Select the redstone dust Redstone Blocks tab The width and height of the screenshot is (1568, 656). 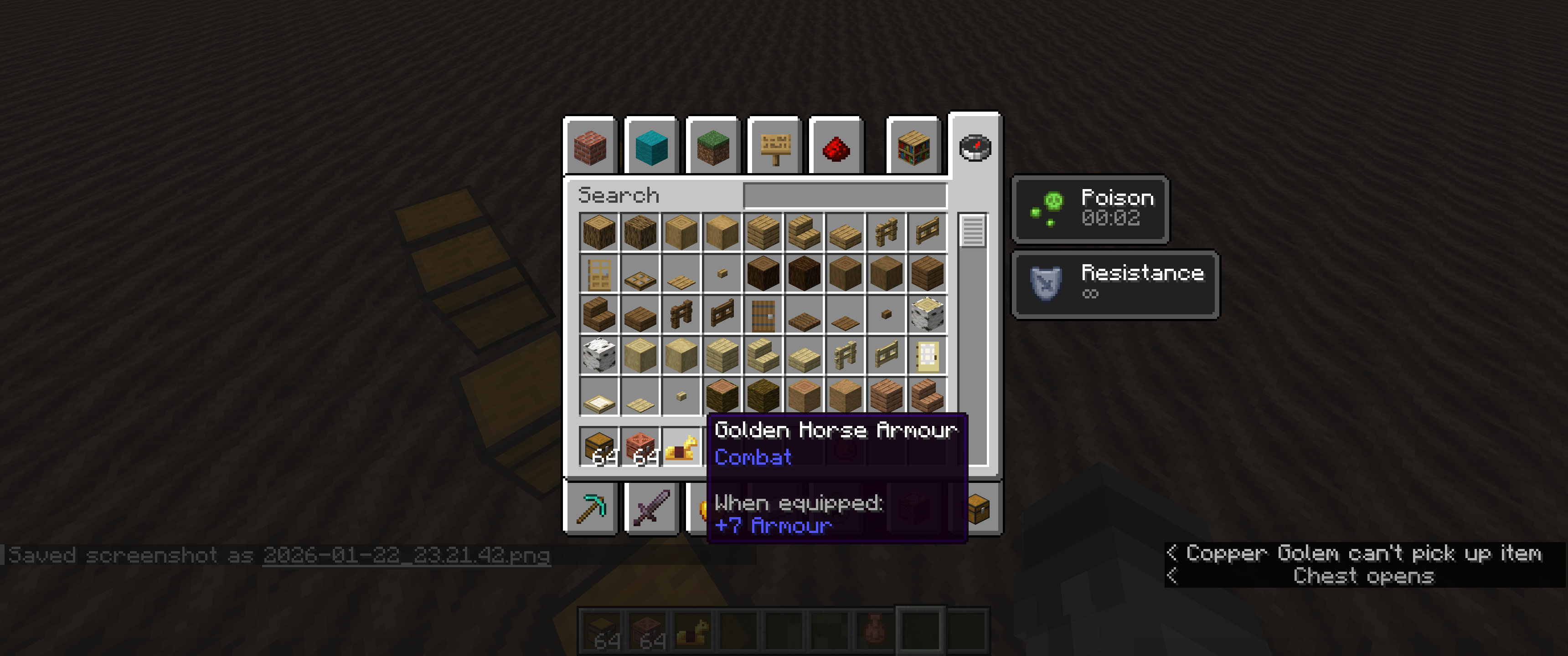point(836,148)
